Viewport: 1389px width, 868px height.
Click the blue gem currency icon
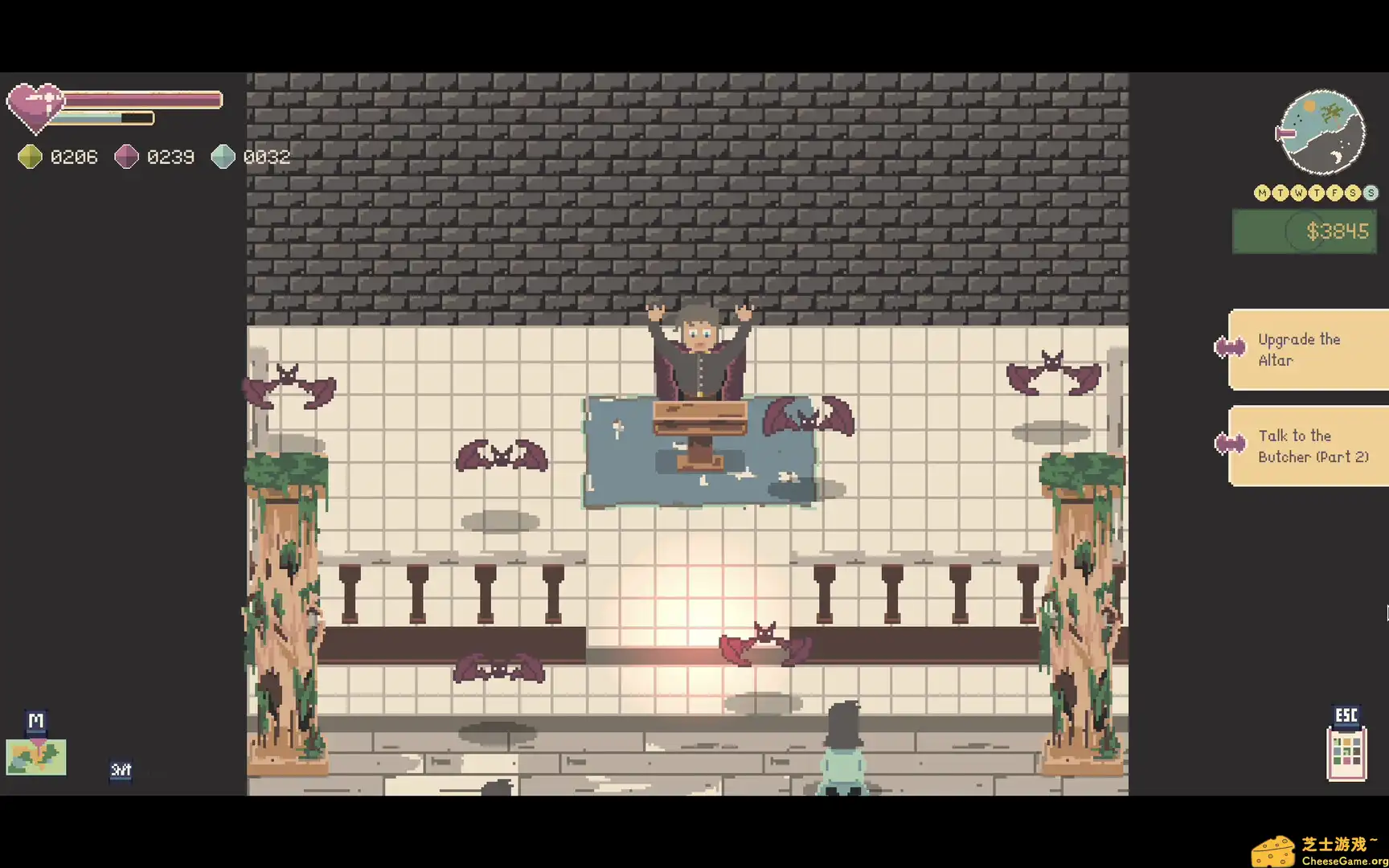(223, 157)
